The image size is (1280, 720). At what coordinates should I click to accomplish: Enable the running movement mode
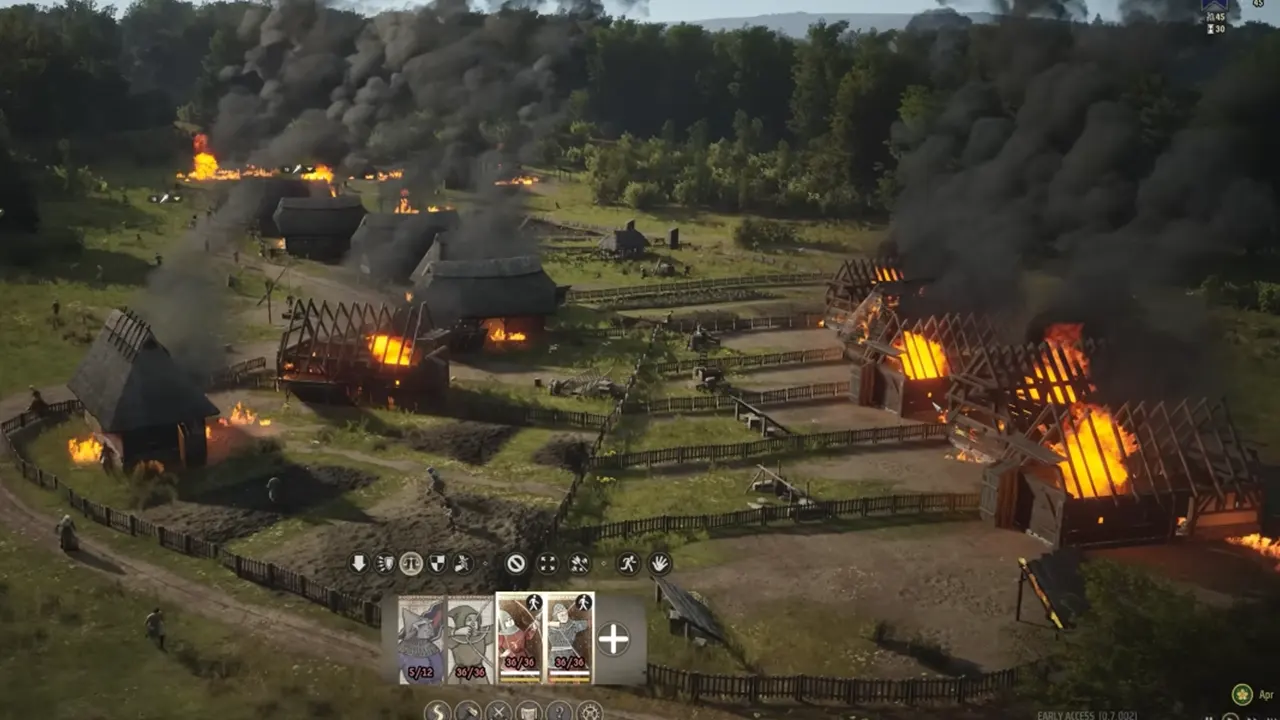coord(627,563)
